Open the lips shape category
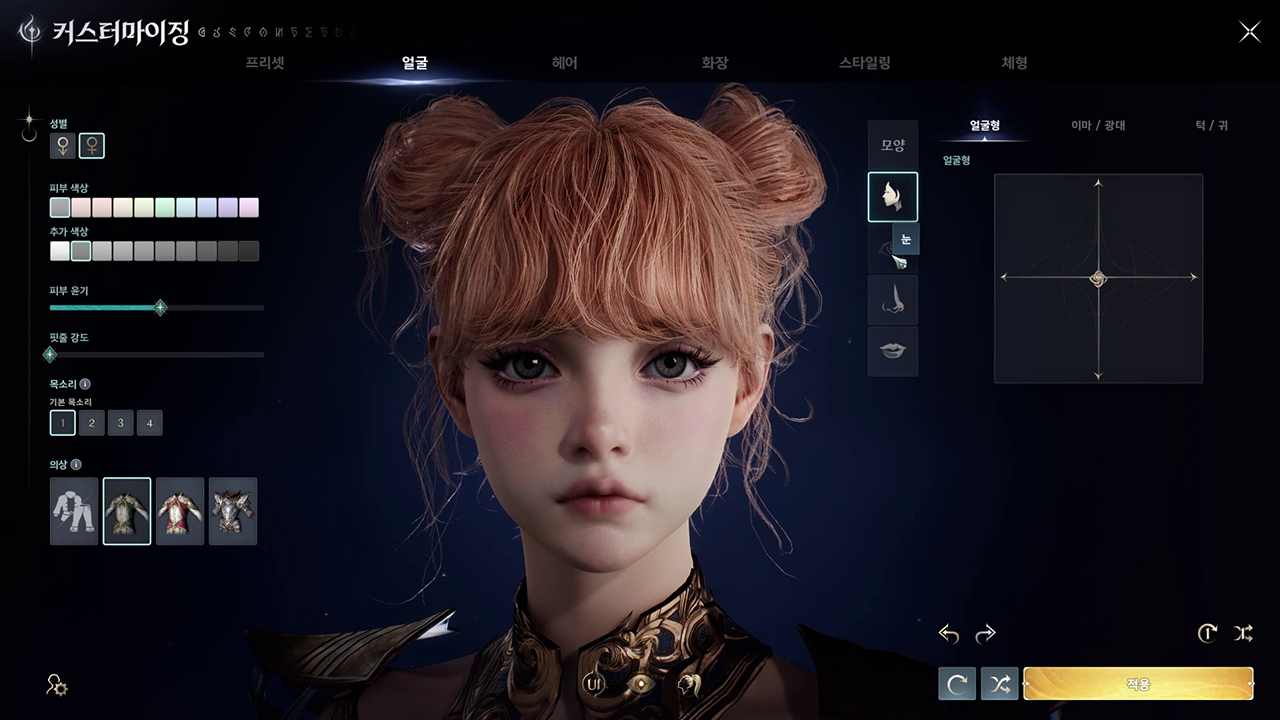Image resolution: width=1280 pixels, height=720 pixels. 893,351
